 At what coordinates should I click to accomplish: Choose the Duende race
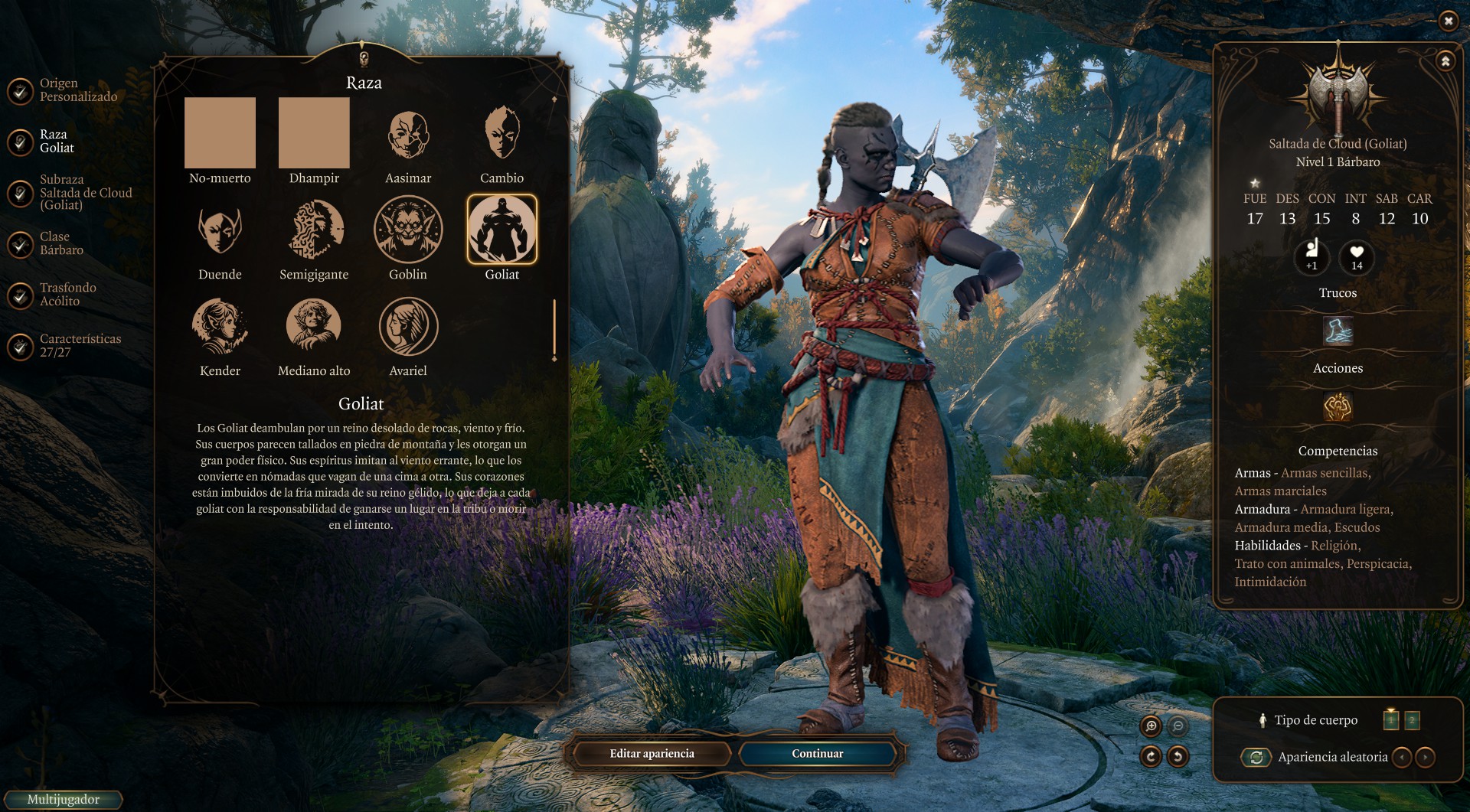(220, 230)
